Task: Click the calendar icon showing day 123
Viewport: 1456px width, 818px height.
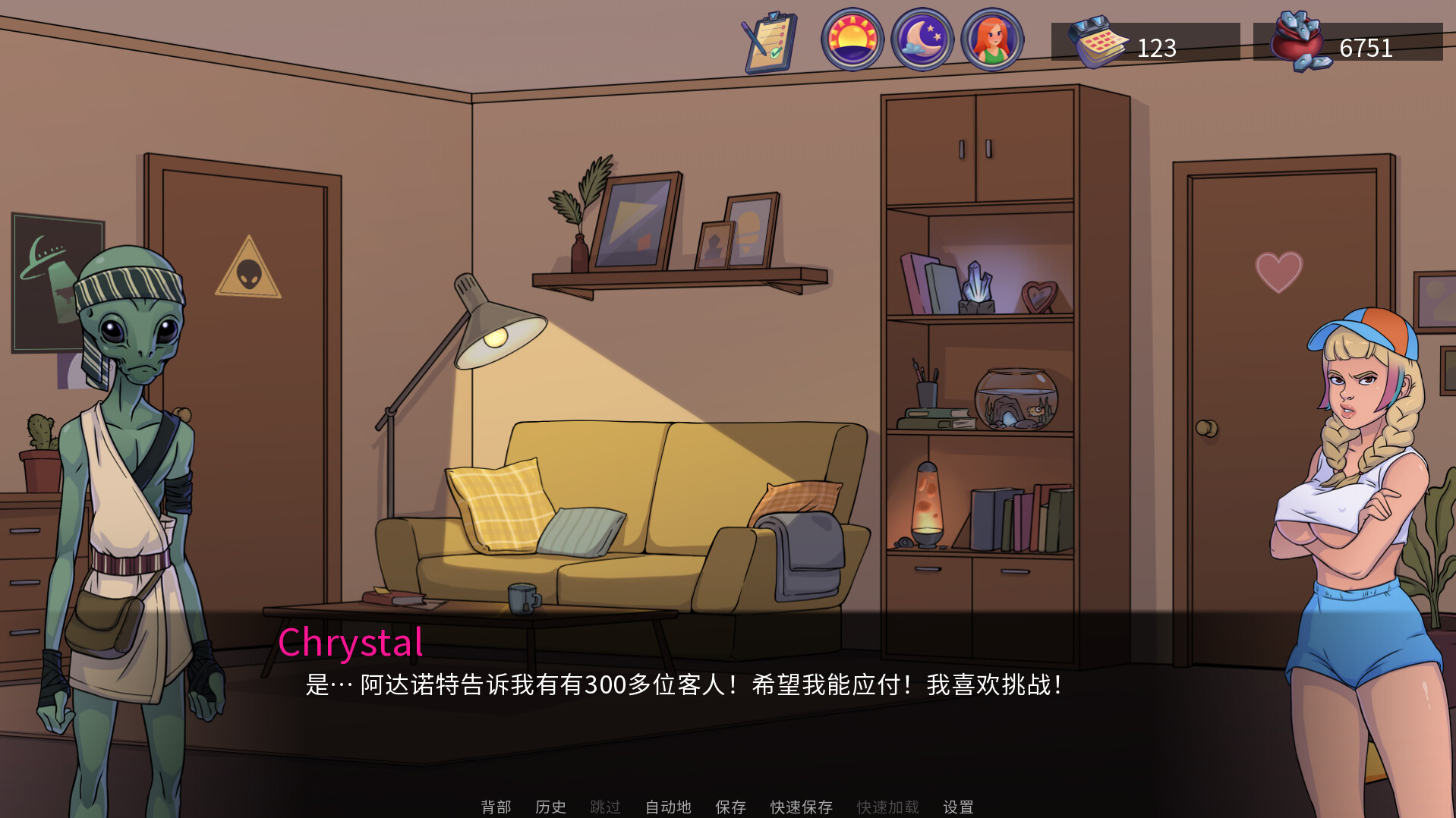Action: tap(1098, 46)
